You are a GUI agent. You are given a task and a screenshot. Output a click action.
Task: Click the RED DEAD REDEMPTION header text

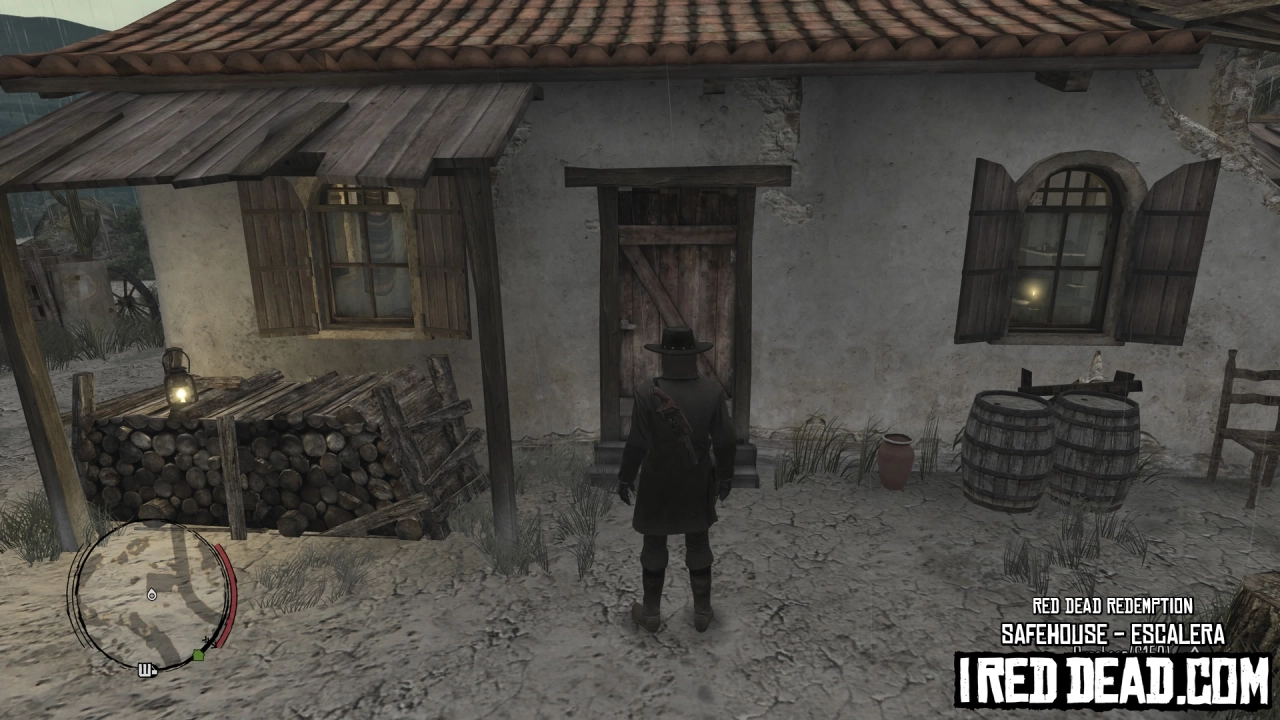(x=1113, y=605)
